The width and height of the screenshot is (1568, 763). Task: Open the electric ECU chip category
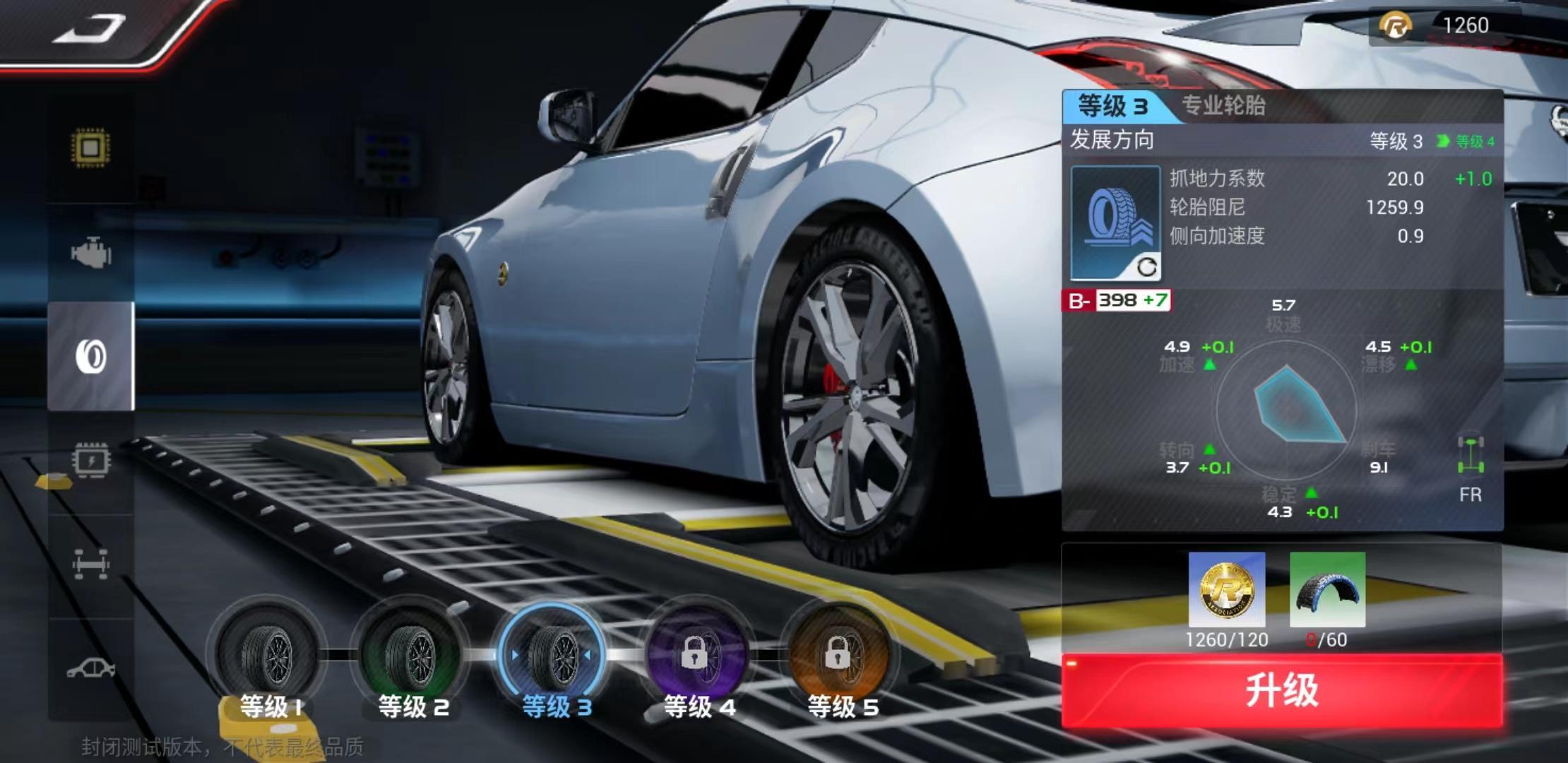90,461
